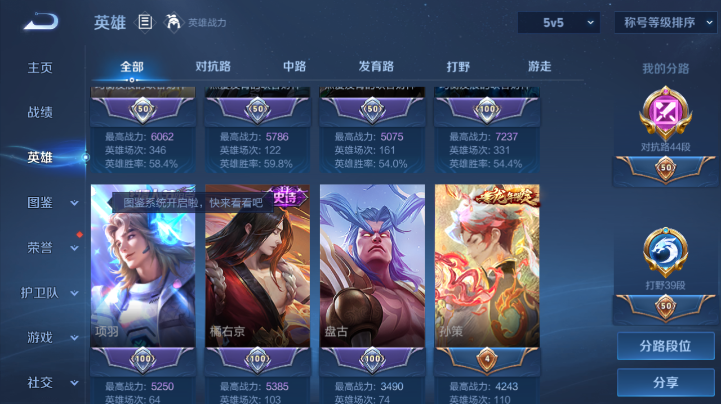
Task: Open the 荣誉 sidebar menu
Action: 40,247
